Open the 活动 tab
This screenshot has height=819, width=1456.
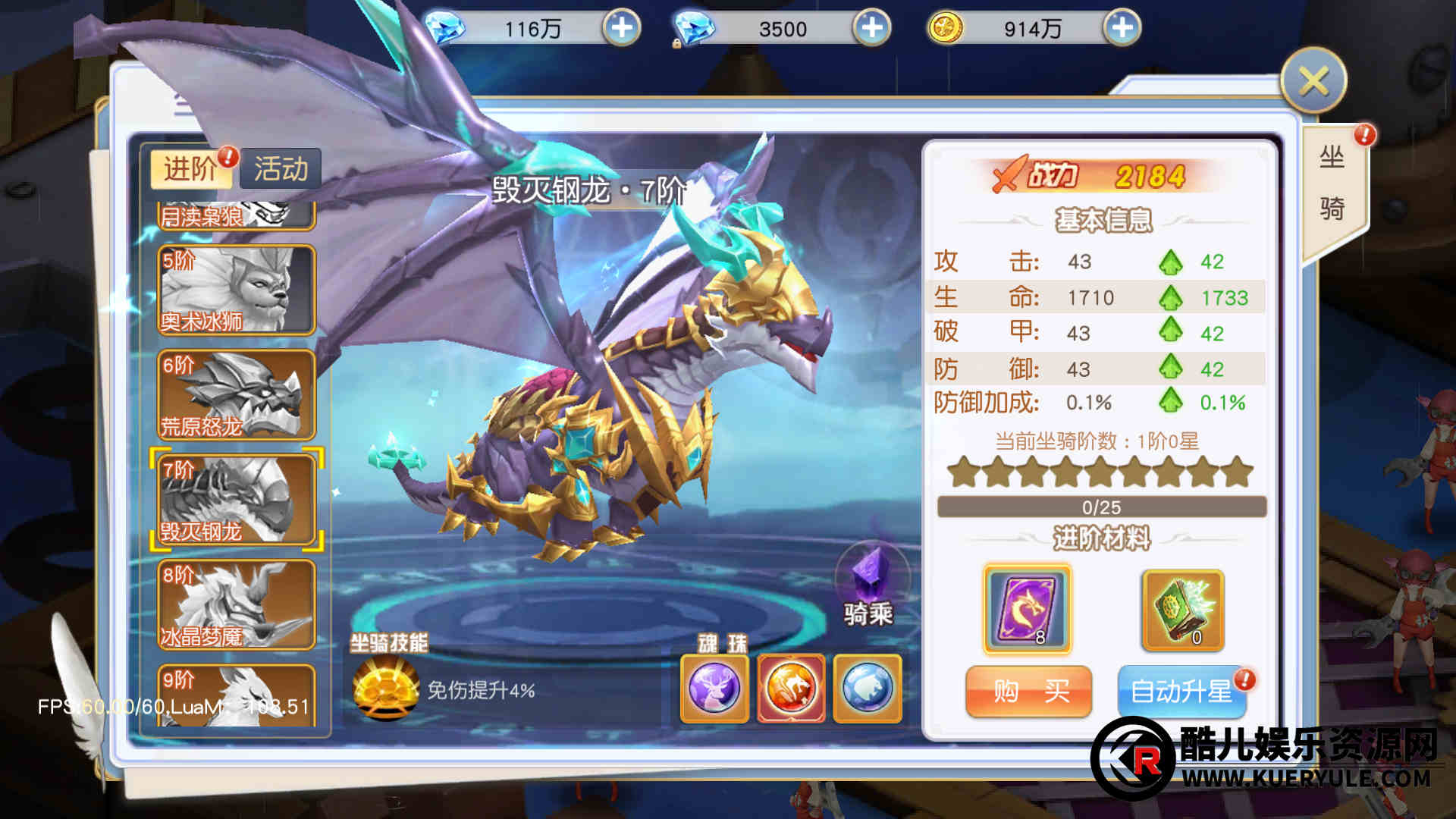pos(281,168)
